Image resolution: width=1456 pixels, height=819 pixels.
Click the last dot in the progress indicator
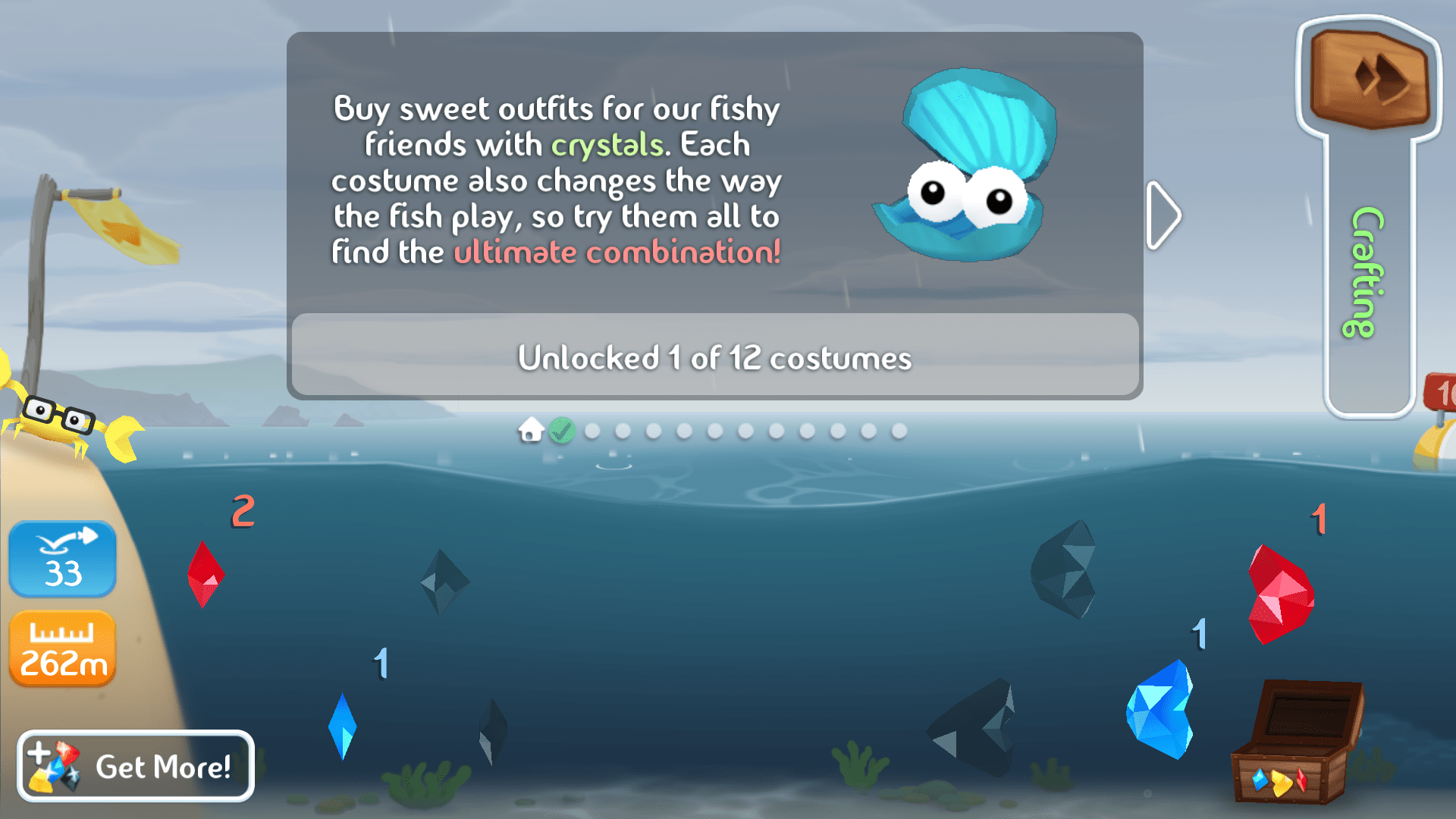click(x=899, y=431)
